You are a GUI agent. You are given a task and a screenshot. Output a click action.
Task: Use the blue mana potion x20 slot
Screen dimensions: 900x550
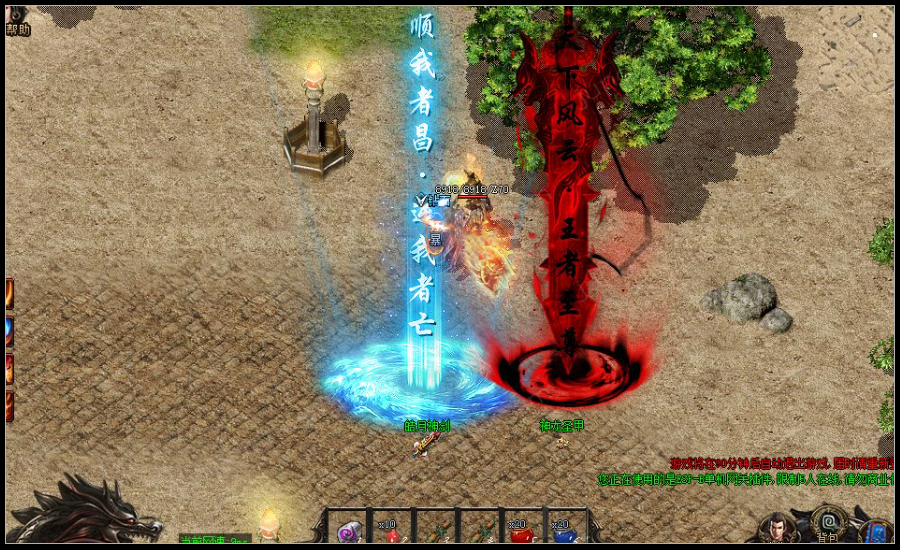click(x=564, y=532)
